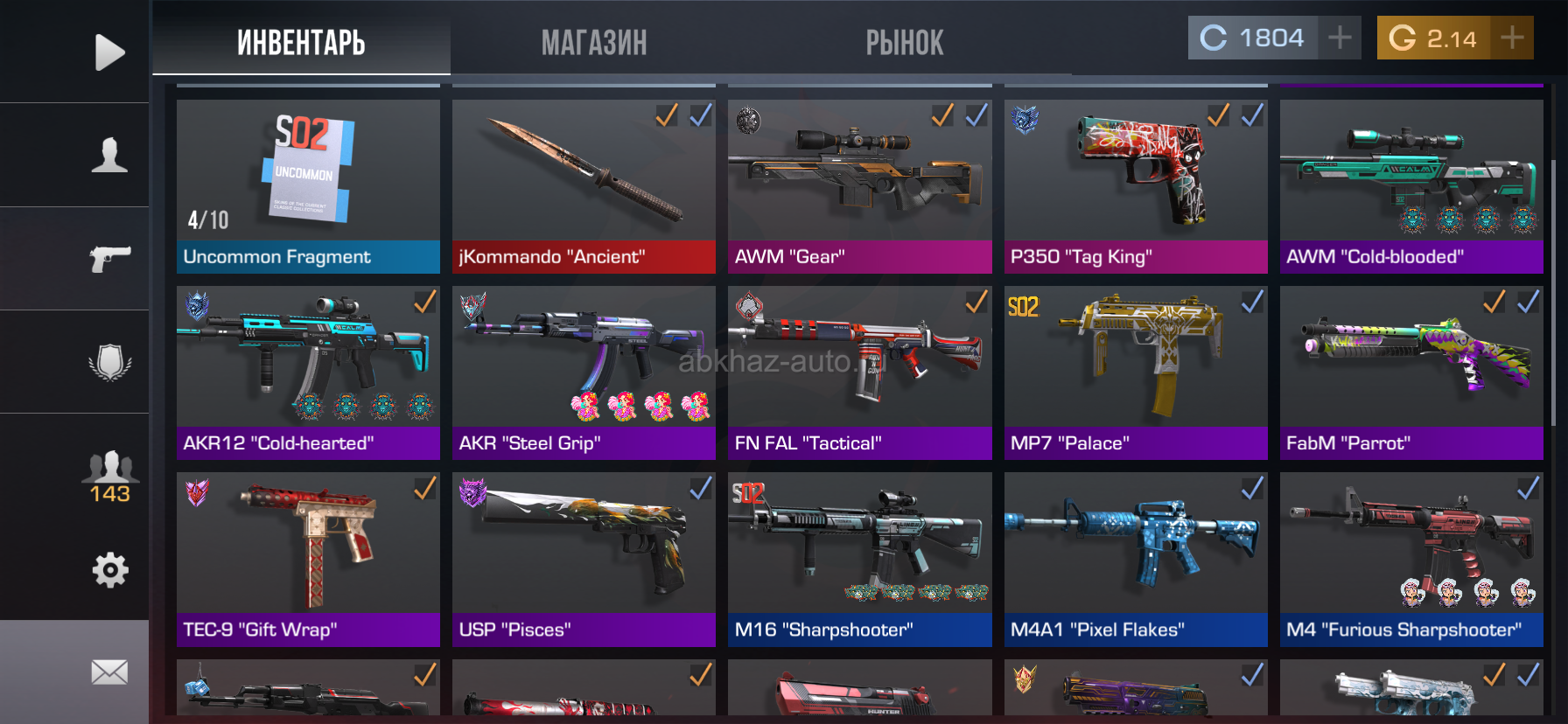Select the M4A1 "Pixel Flakes" rifle
This screenshot has height=724, width=1568.
coord(1136,560)
